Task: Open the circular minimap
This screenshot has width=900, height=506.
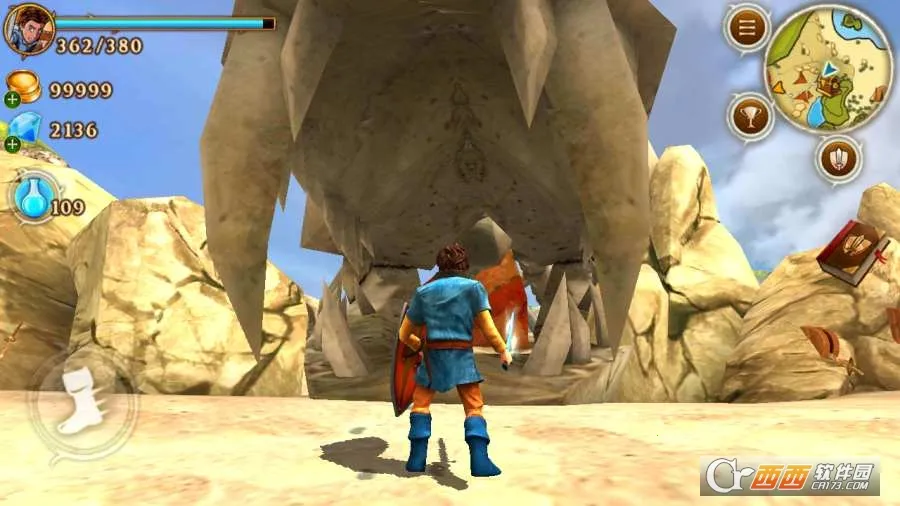Action: 827,67
